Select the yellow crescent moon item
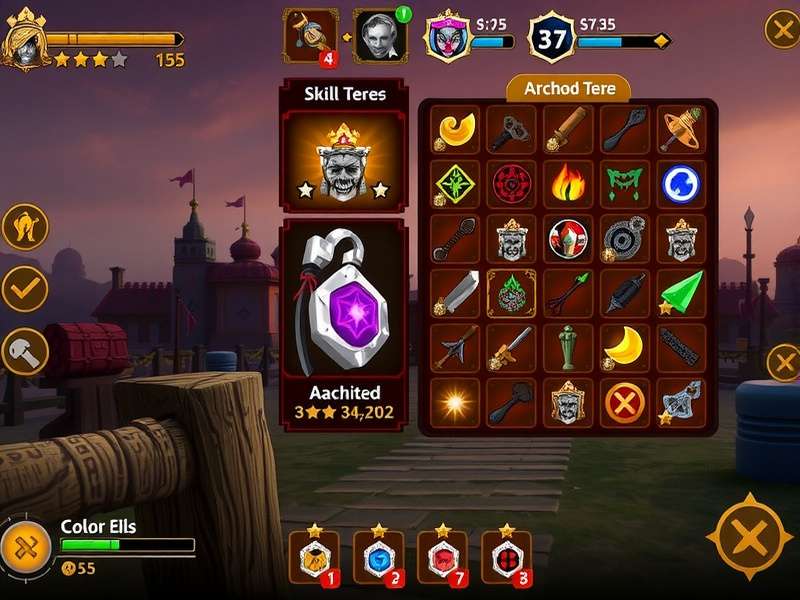 pos(624,346)
